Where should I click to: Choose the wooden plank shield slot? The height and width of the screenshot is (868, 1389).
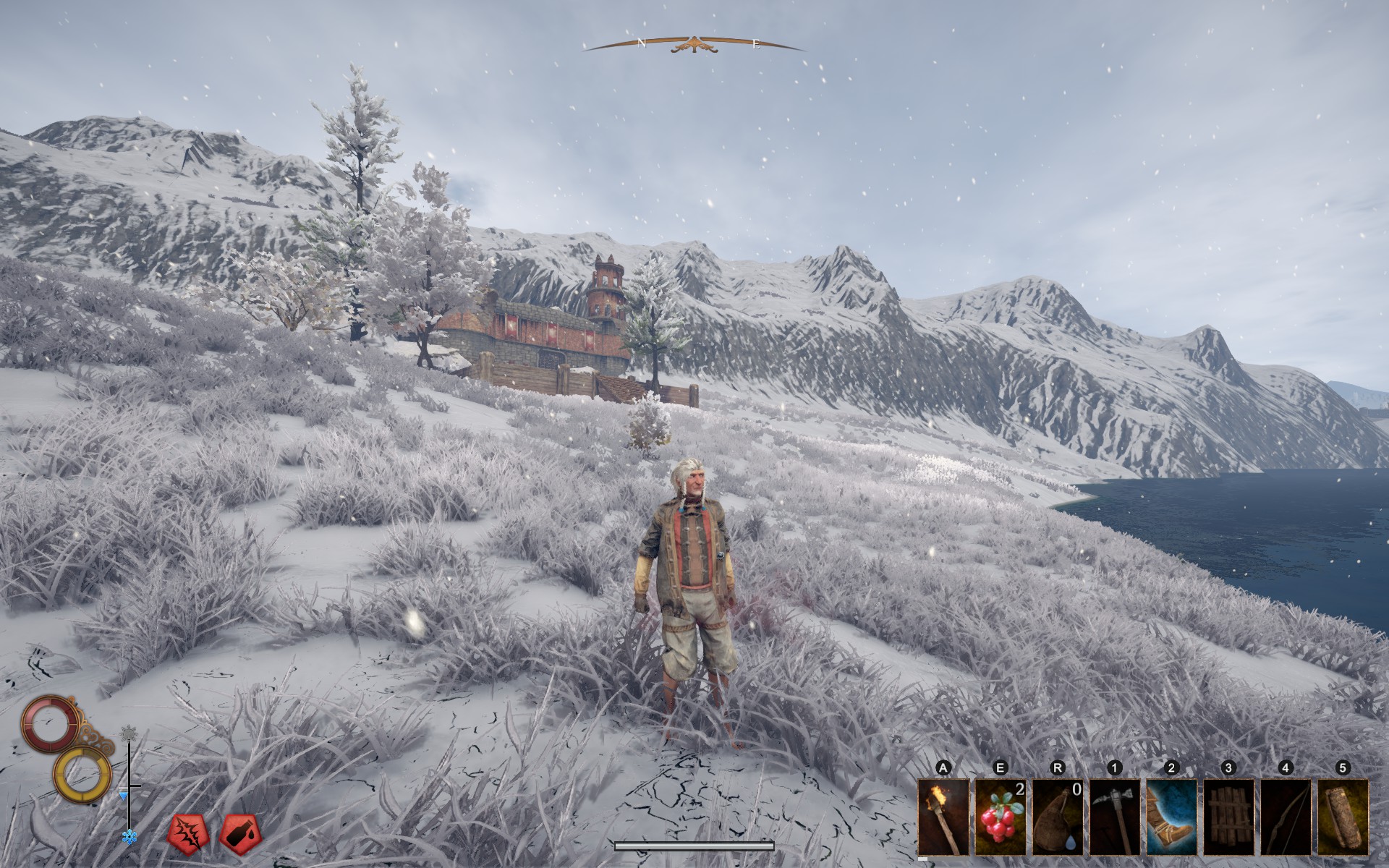(1228, 817)
